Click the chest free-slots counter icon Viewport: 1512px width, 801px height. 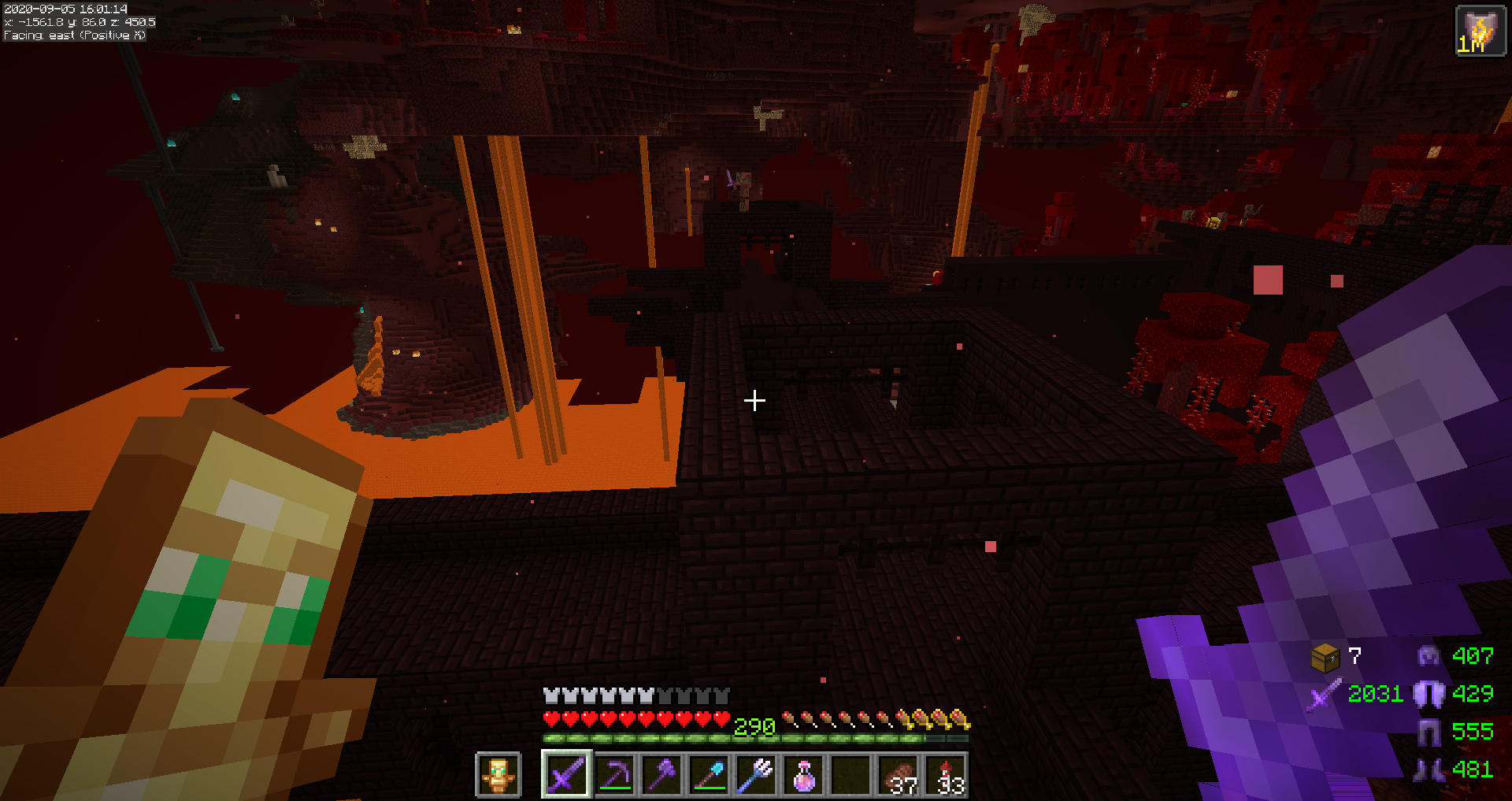1325,657
